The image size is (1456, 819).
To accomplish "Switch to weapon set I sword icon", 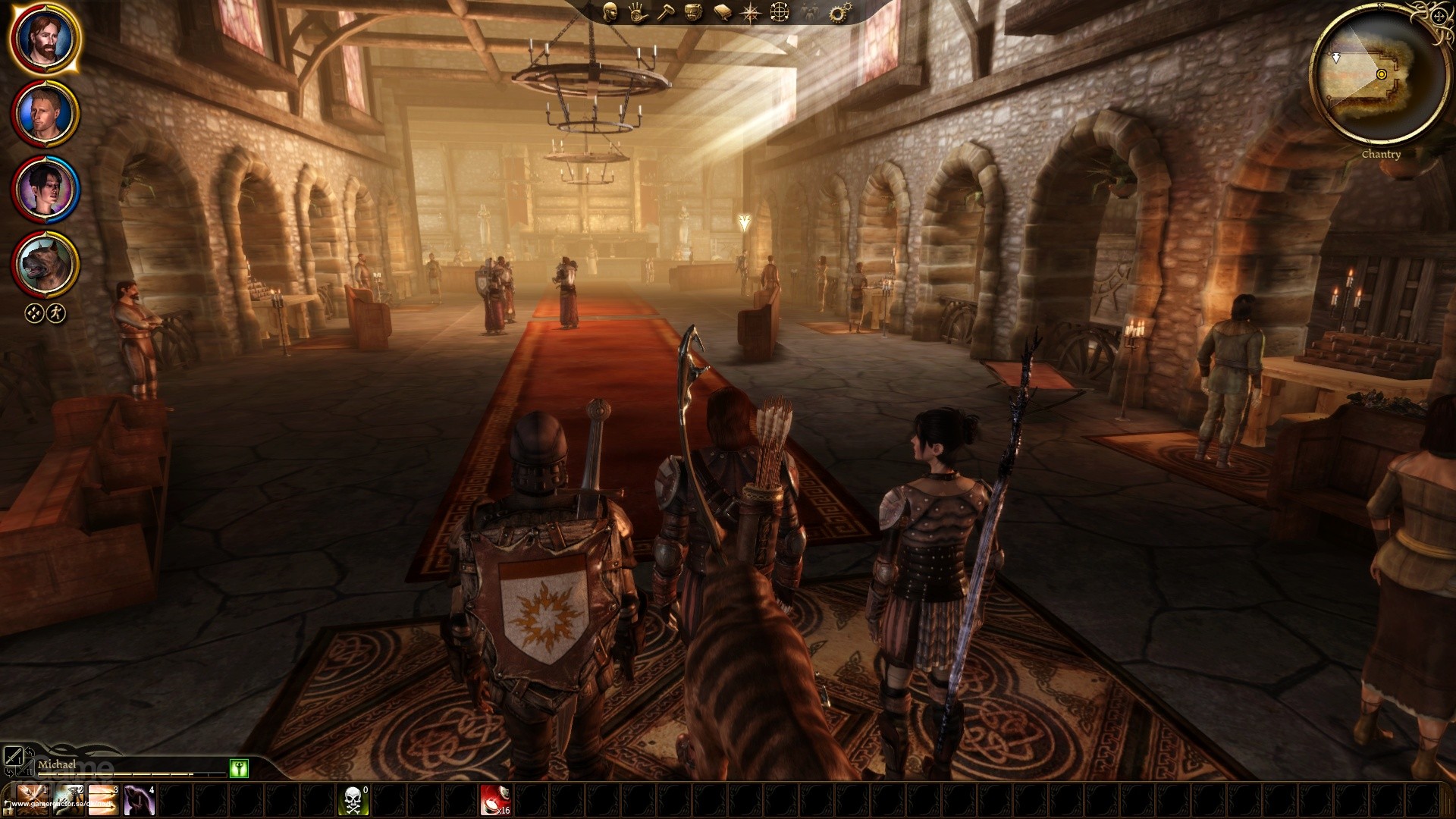I will (13, 755).
